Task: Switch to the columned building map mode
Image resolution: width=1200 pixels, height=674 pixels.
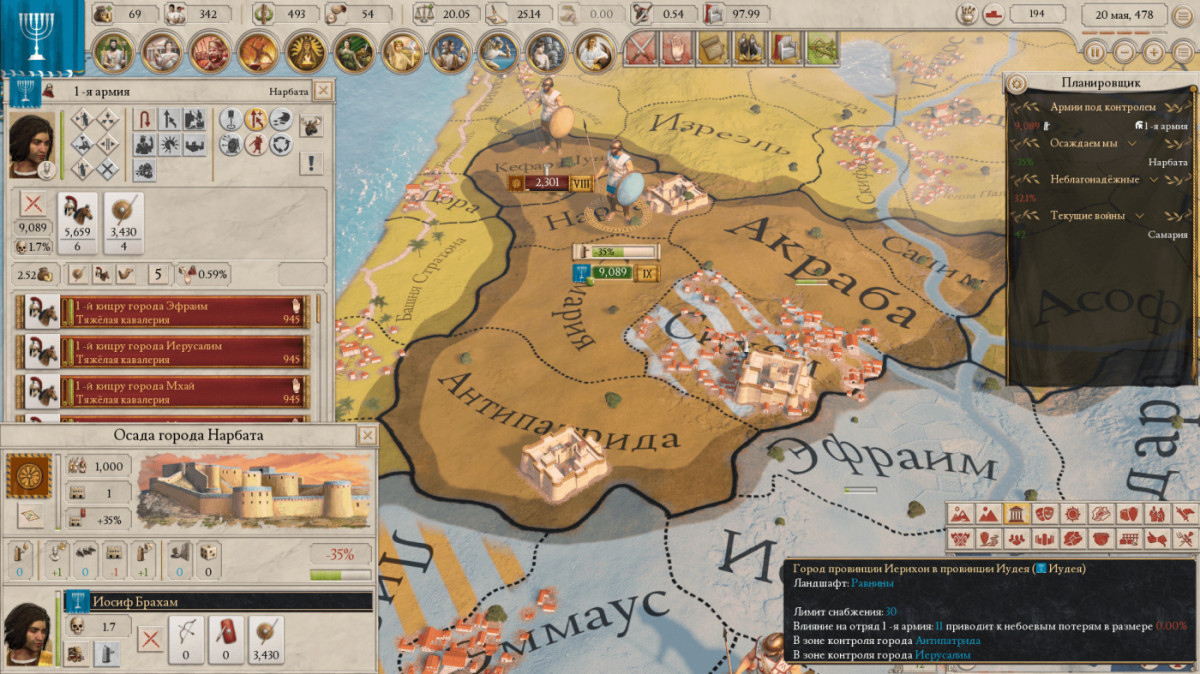Action: pyautogui.click(x=1016, y=514)
